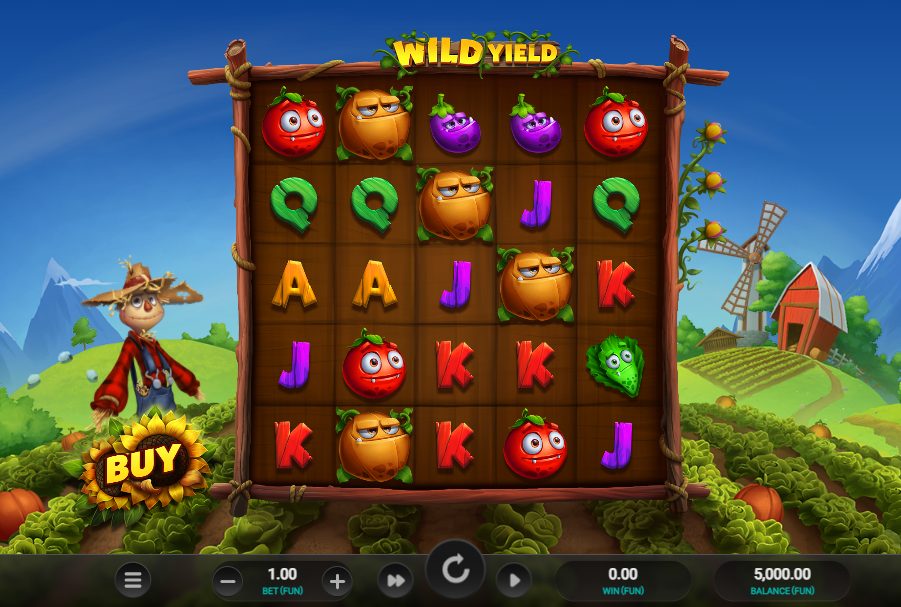
Task: Spin the reels
Action: tap(455, 571)
